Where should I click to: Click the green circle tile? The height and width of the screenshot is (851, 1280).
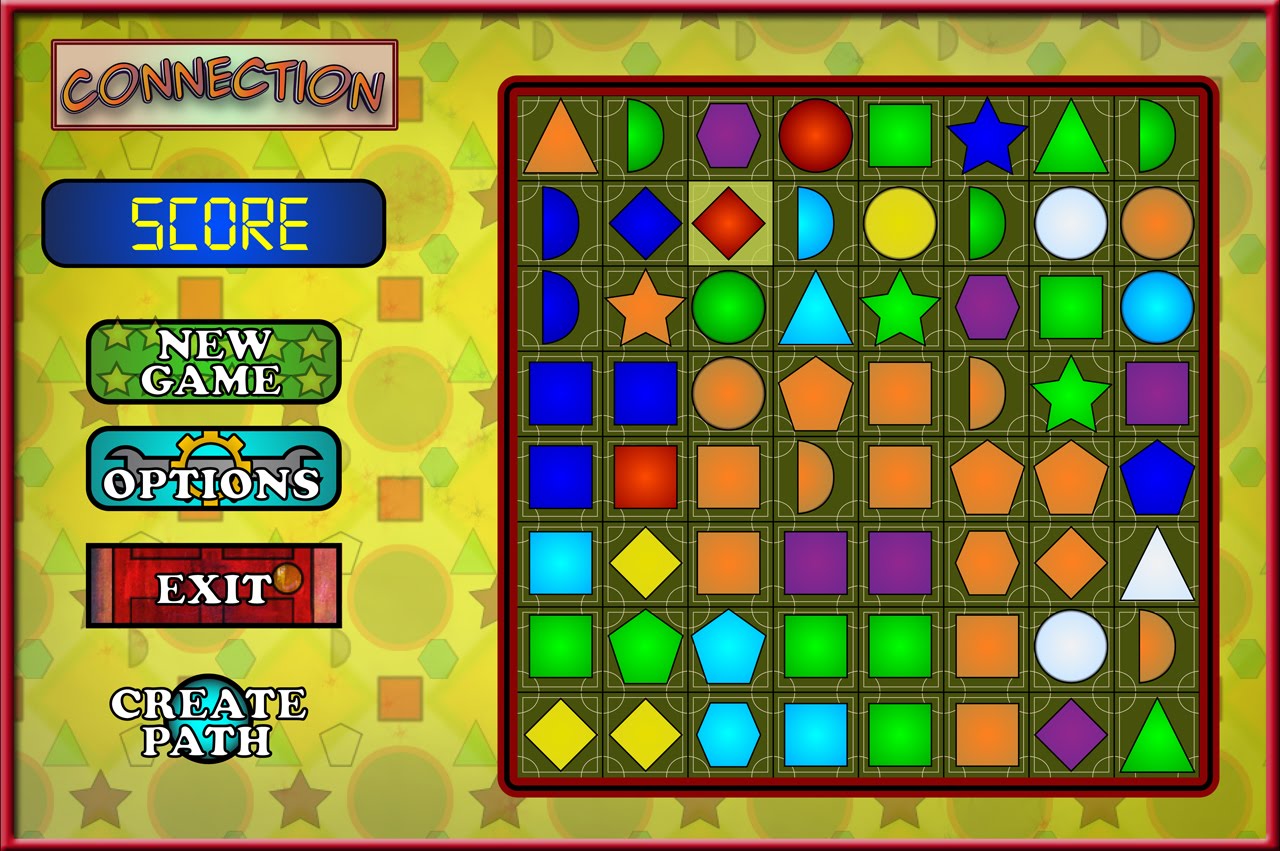point(729,307)
